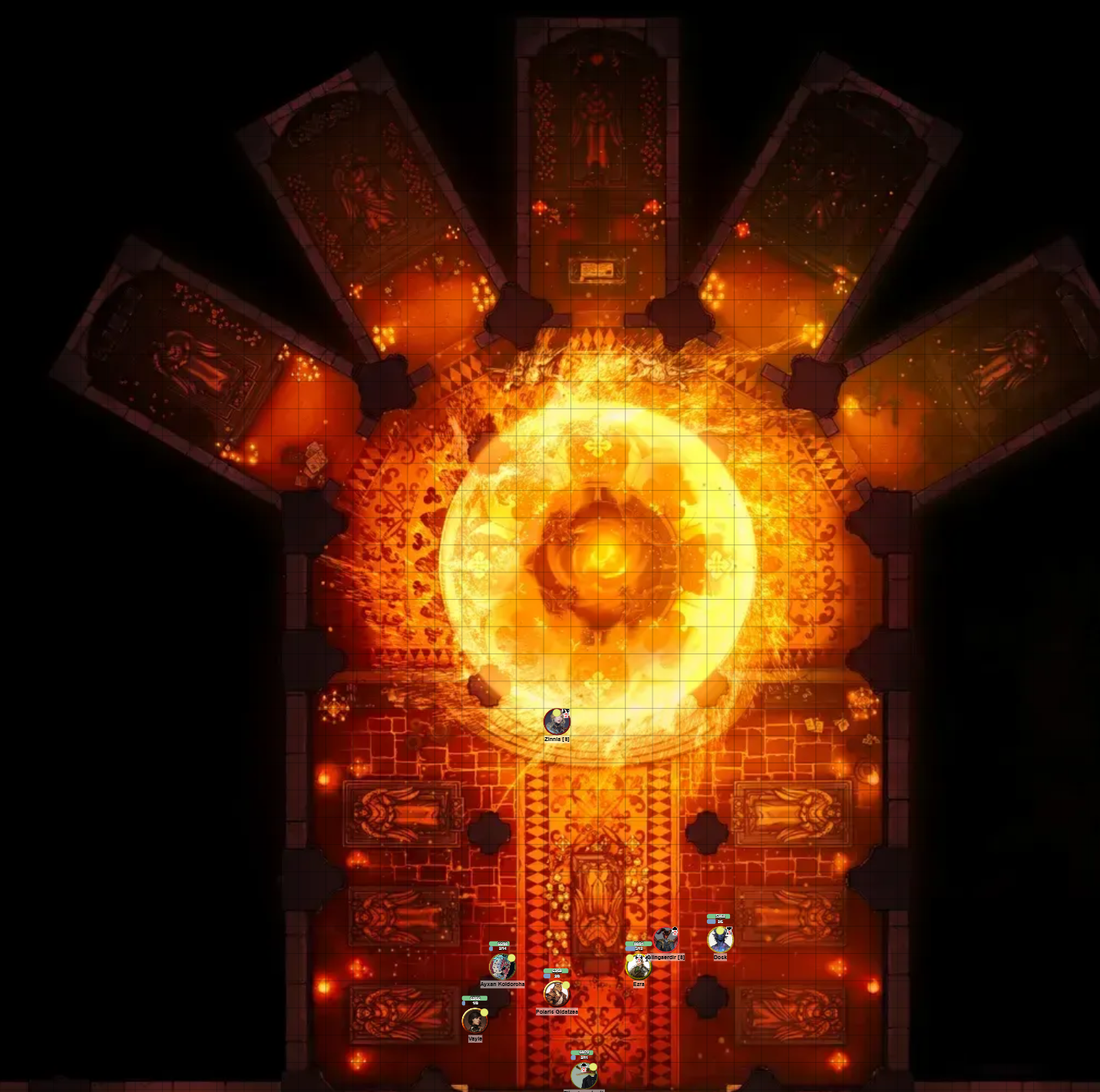Click the blue resource bar under Ezra's health

tap(629, 949)
